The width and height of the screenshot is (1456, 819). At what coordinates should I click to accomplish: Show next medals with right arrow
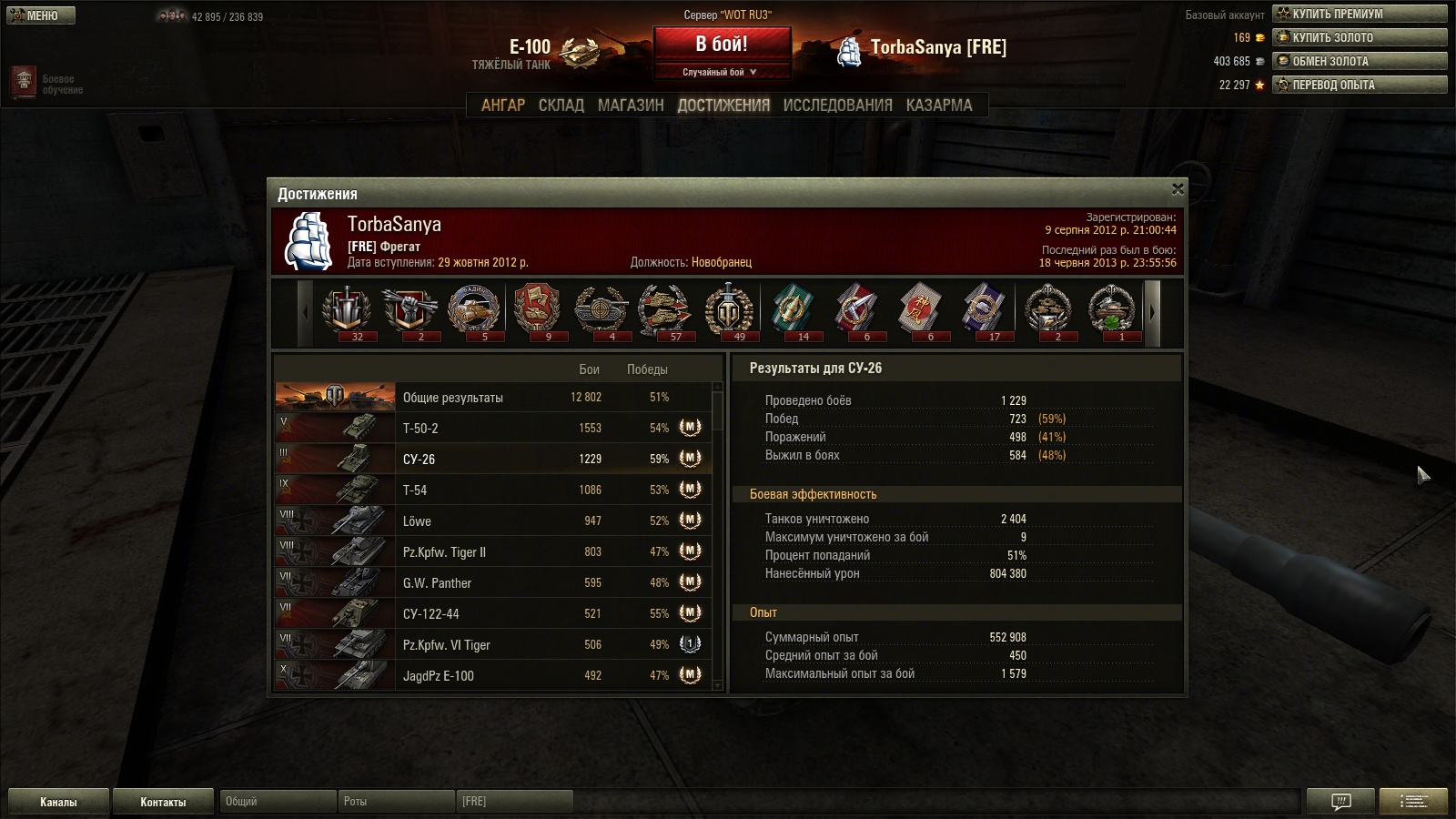coord(1152,312)
